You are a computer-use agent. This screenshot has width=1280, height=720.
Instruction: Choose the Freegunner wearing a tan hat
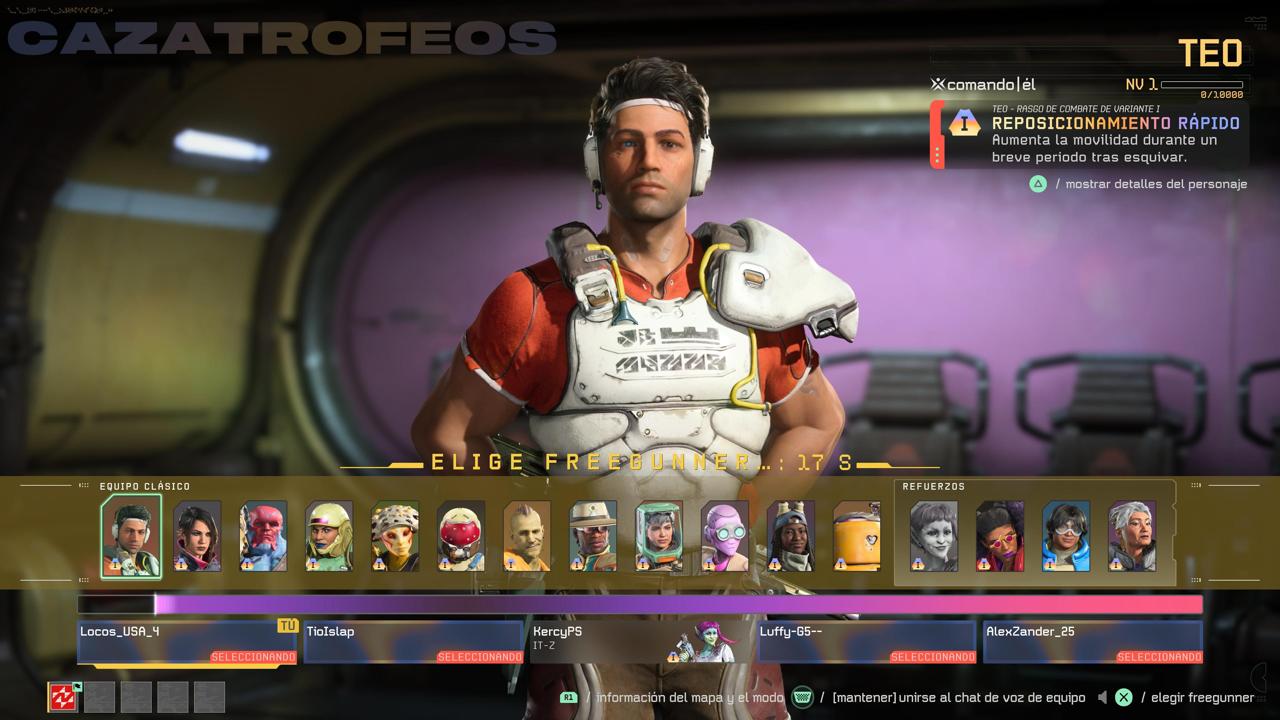(x=593, y=536)
